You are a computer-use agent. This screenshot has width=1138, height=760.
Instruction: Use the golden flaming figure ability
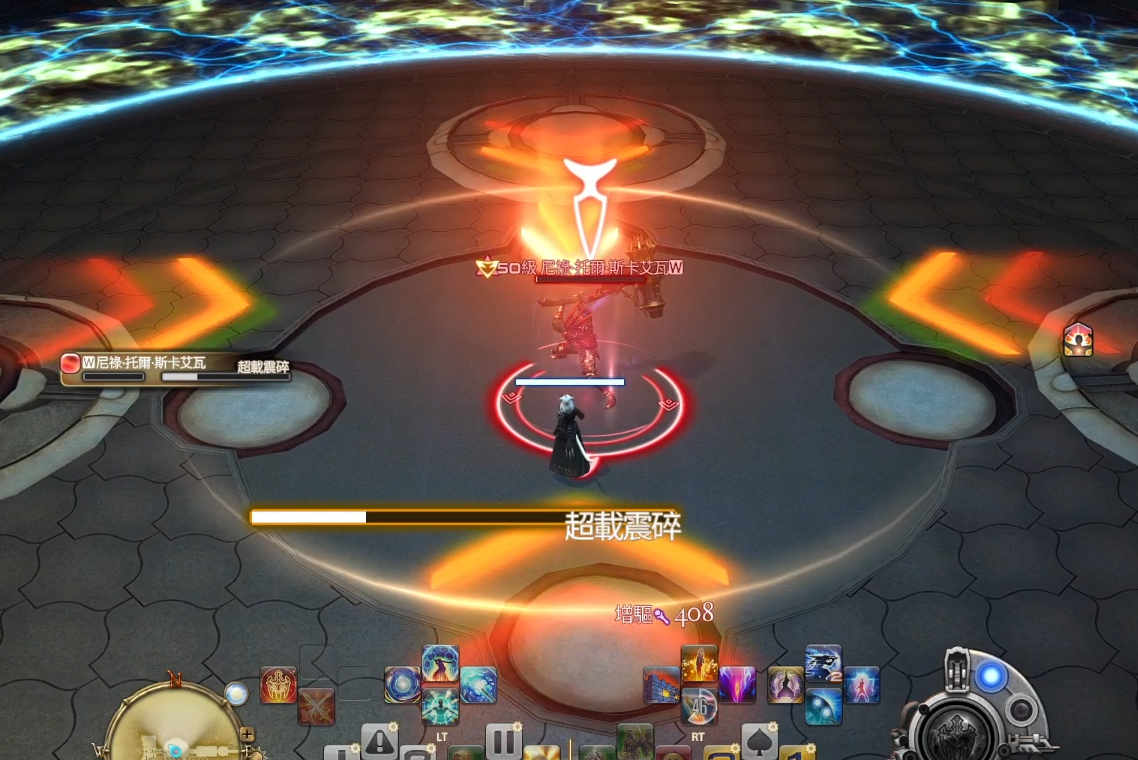point(699,664)
